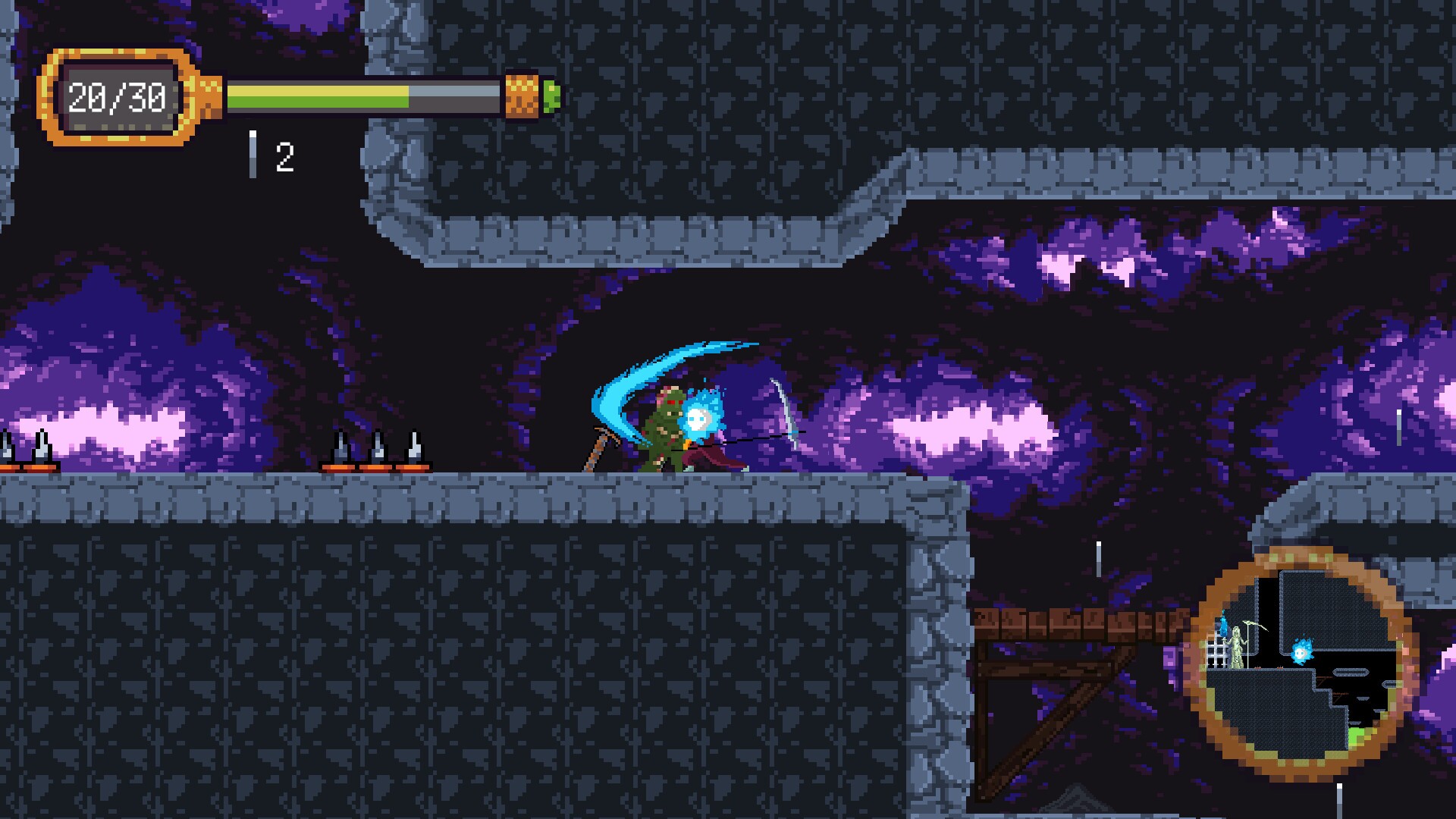This screenshot has height=819, width=1456.
Task: Click the green potion icon ending the health bar
Action: click(x=551, y=96)
